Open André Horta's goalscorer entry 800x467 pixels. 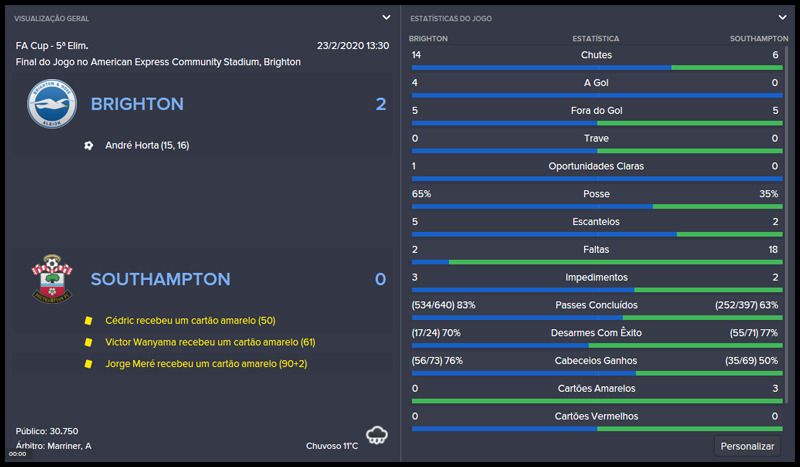click(147, 145)
